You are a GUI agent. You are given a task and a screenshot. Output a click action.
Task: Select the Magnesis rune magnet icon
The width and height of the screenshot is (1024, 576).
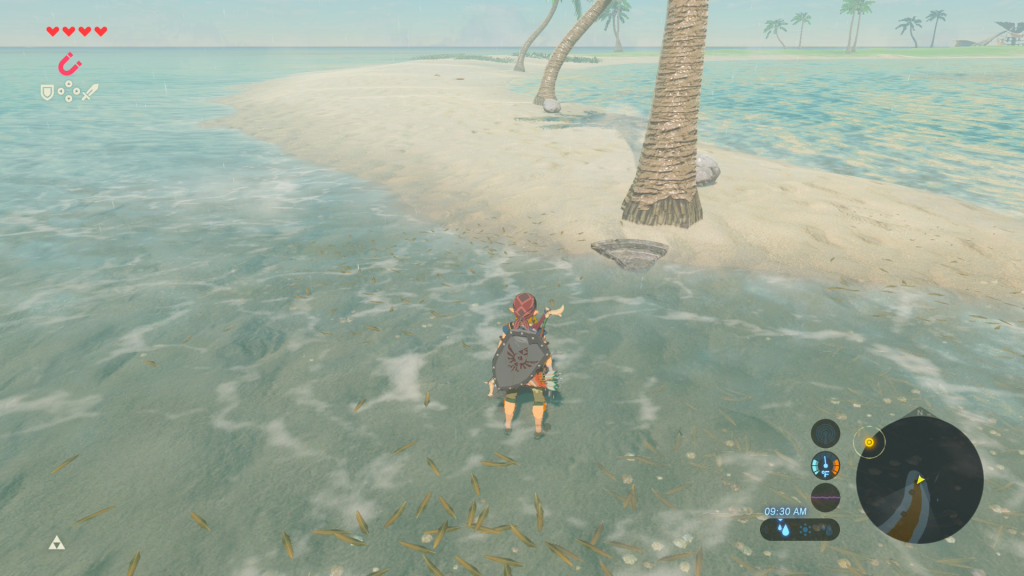(x=69, y=65)
